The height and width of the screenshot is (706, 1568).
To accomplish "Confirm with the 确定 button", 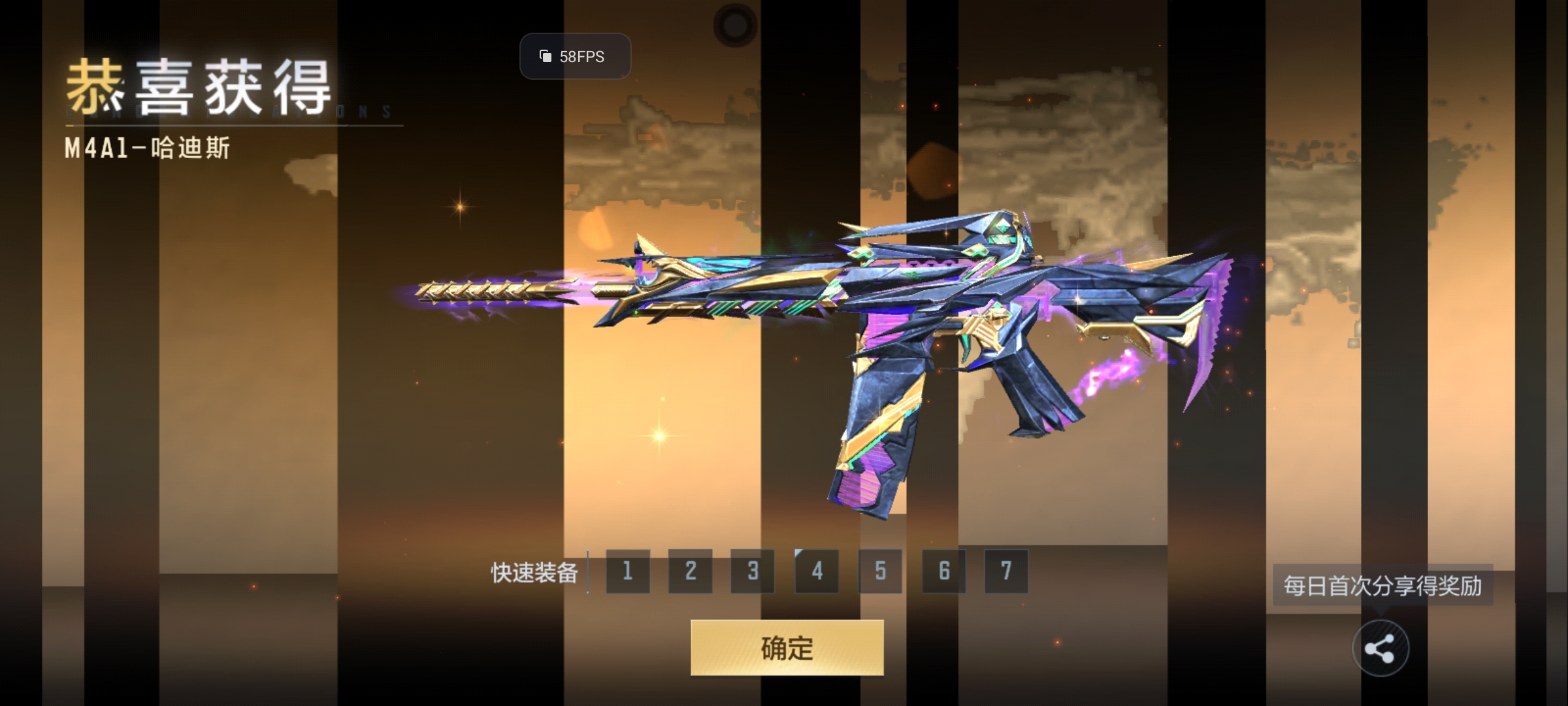I will (x=787, y=648).
